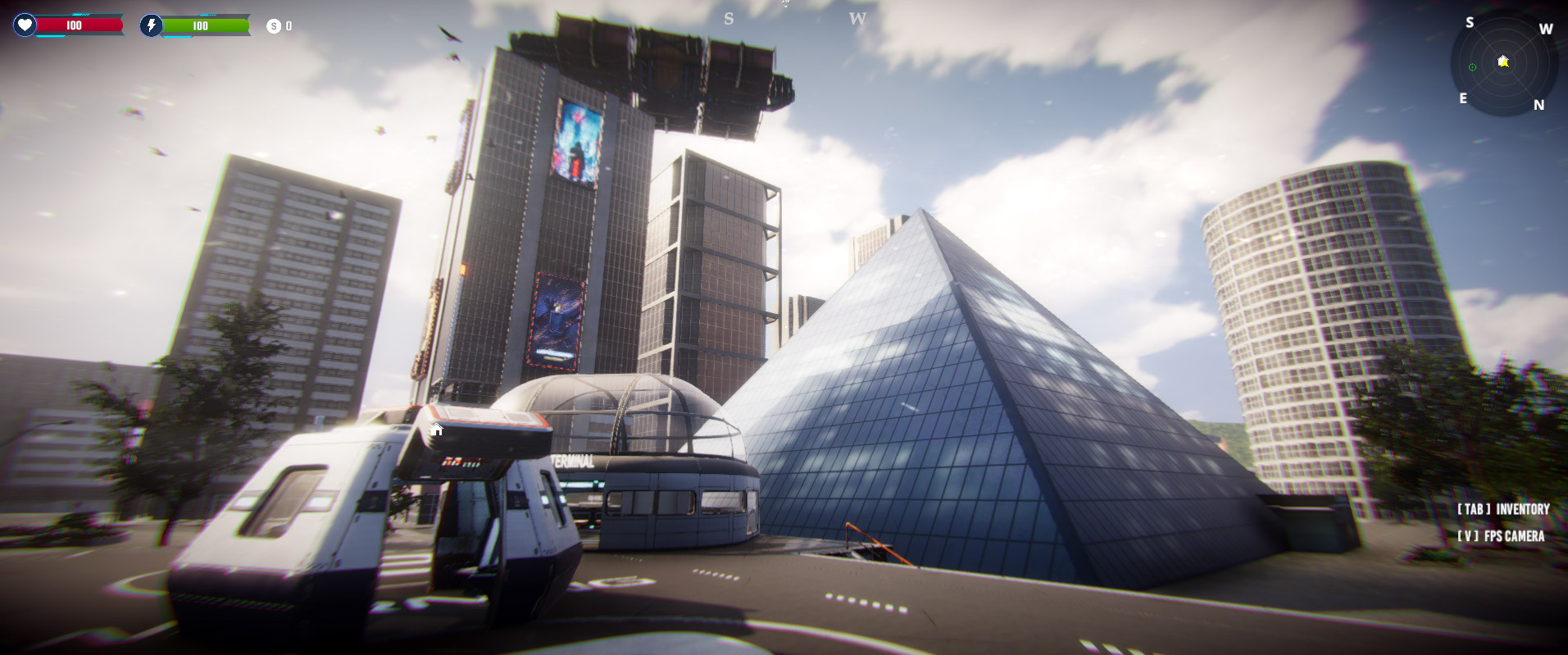Click the red health bar showing 100
This screenshot has height=655, width=1568.
72,25
